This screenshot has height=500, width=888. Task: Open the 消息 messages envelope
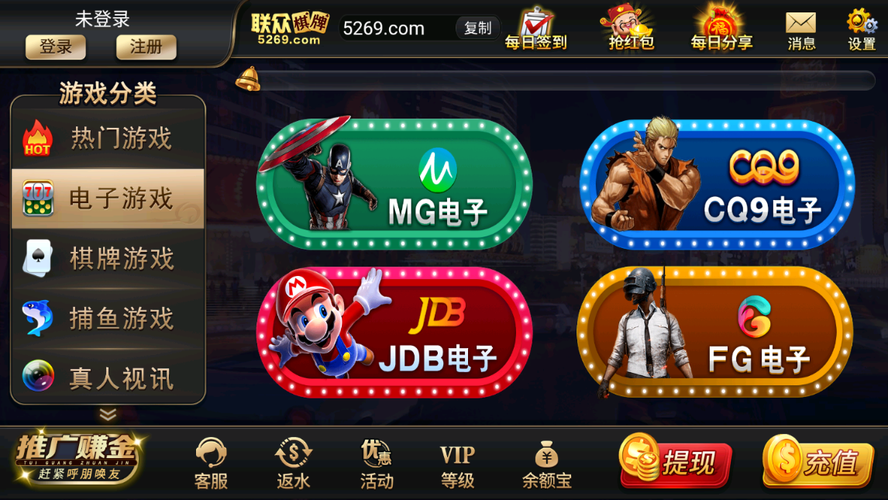click(801, 28)
